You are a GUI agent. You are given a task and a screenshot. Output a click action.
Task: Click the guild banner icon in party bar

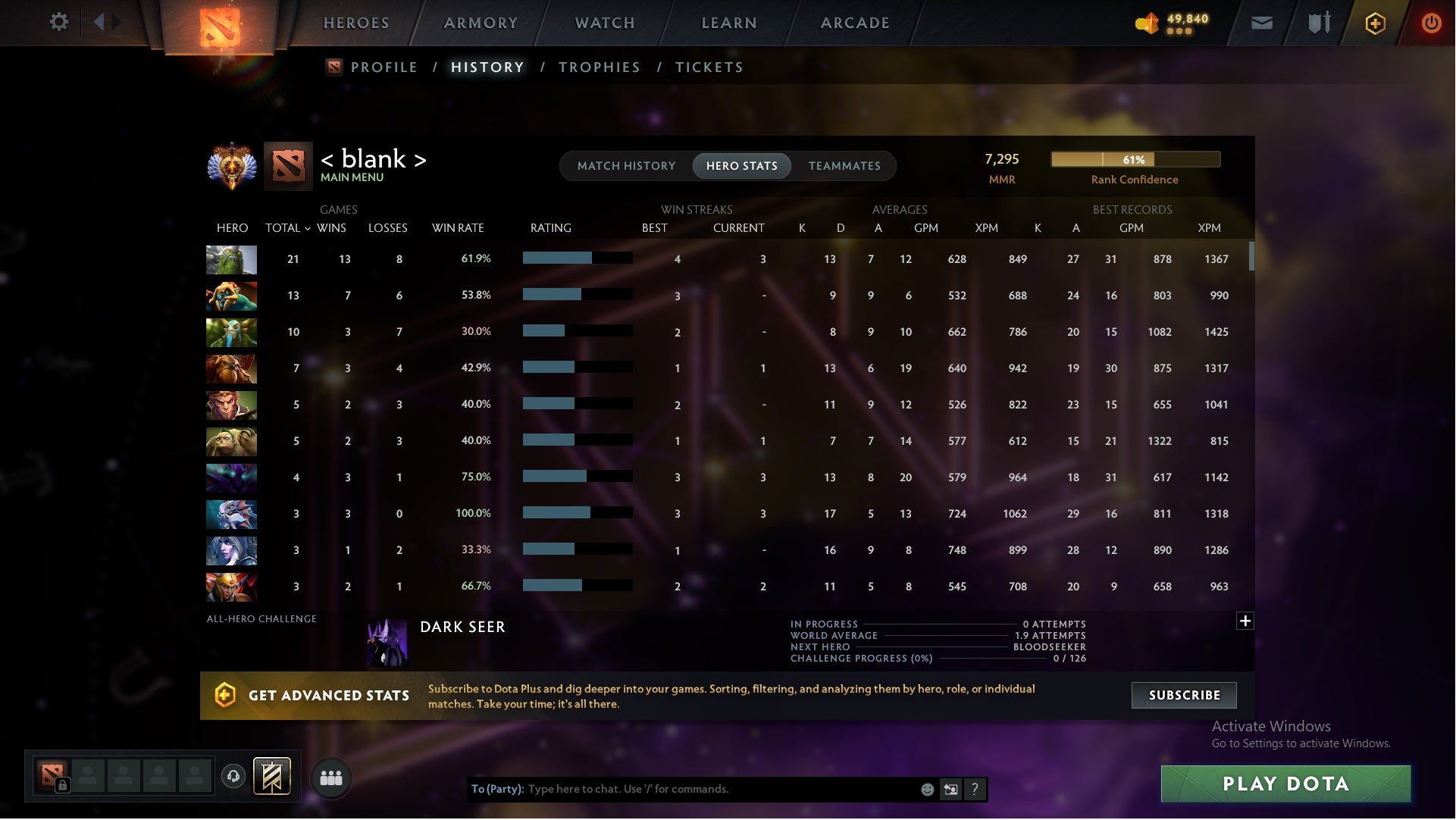tap(273, 777)
